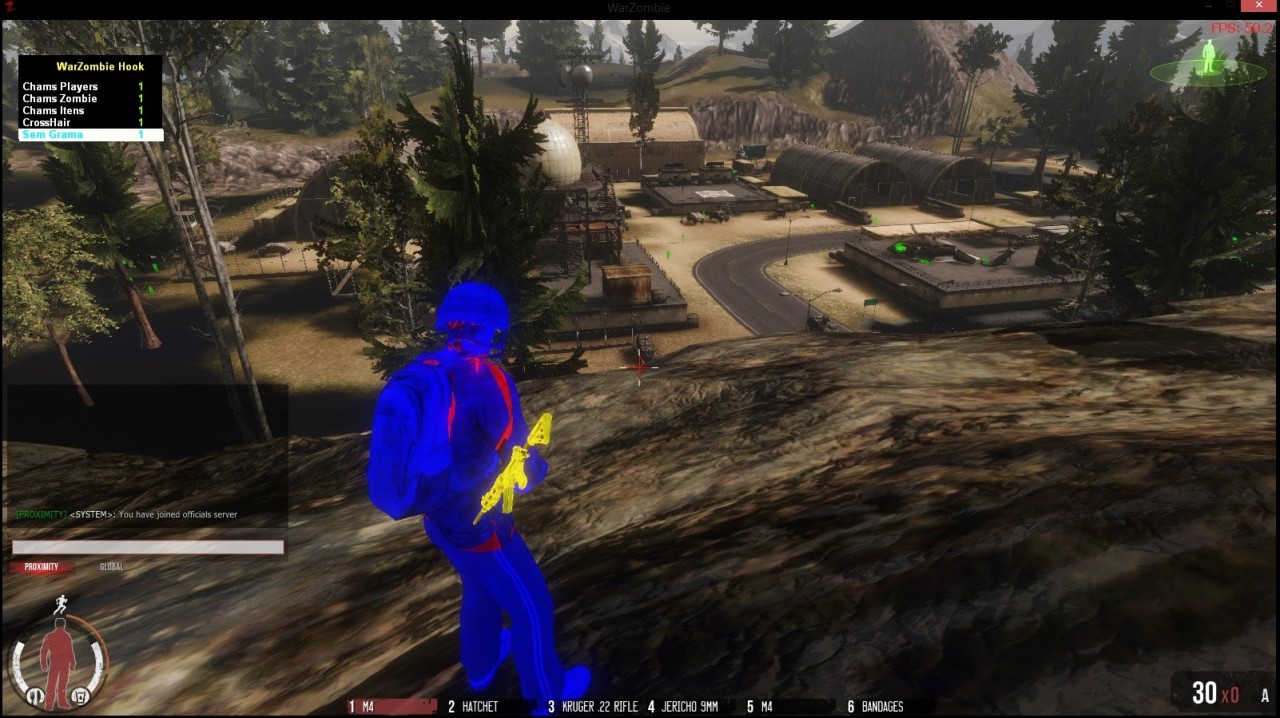The height and width of the screenshot is (718, 1280).
Task: Switch to the Proximity chat tab
Action: coord(42,567)
